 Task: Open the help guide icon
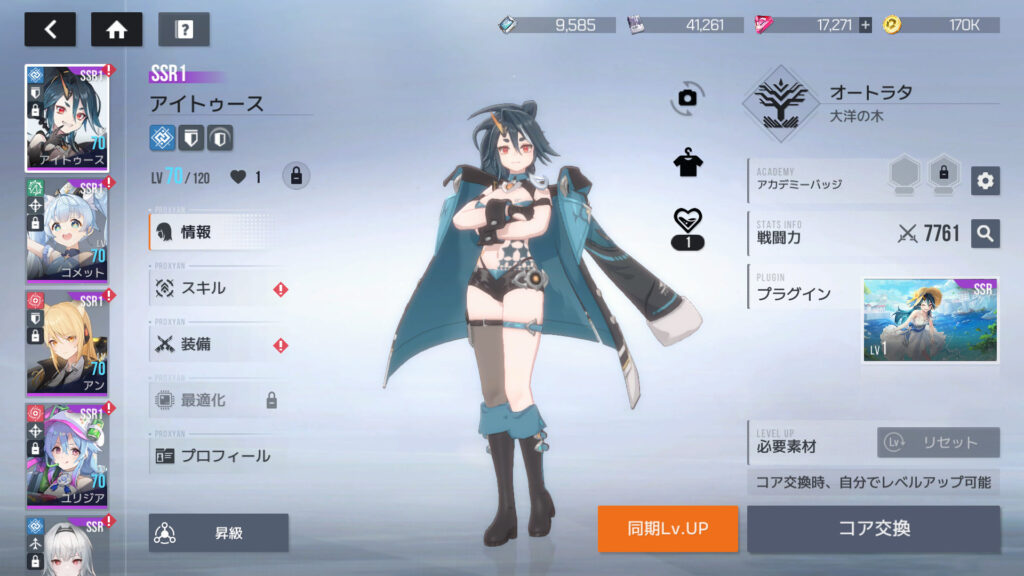[x=183, y=29]
